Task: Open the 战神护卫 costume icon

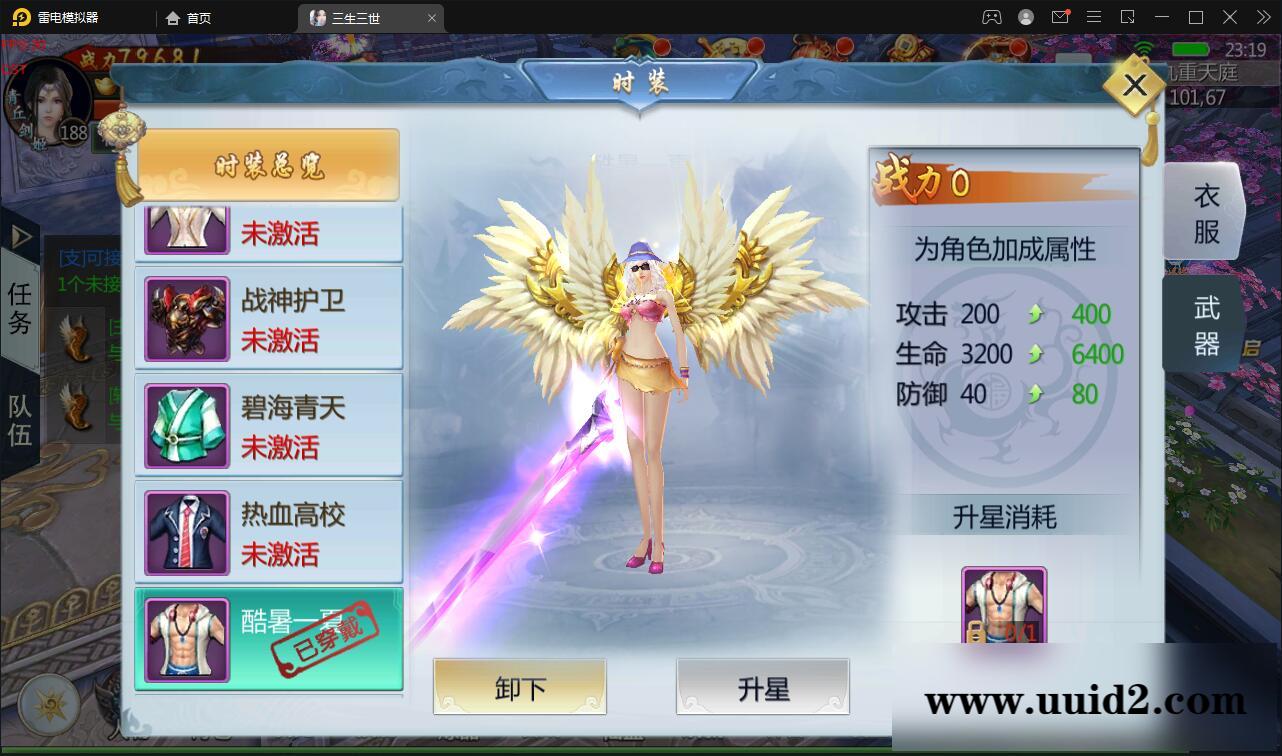Action: (186, 317)
